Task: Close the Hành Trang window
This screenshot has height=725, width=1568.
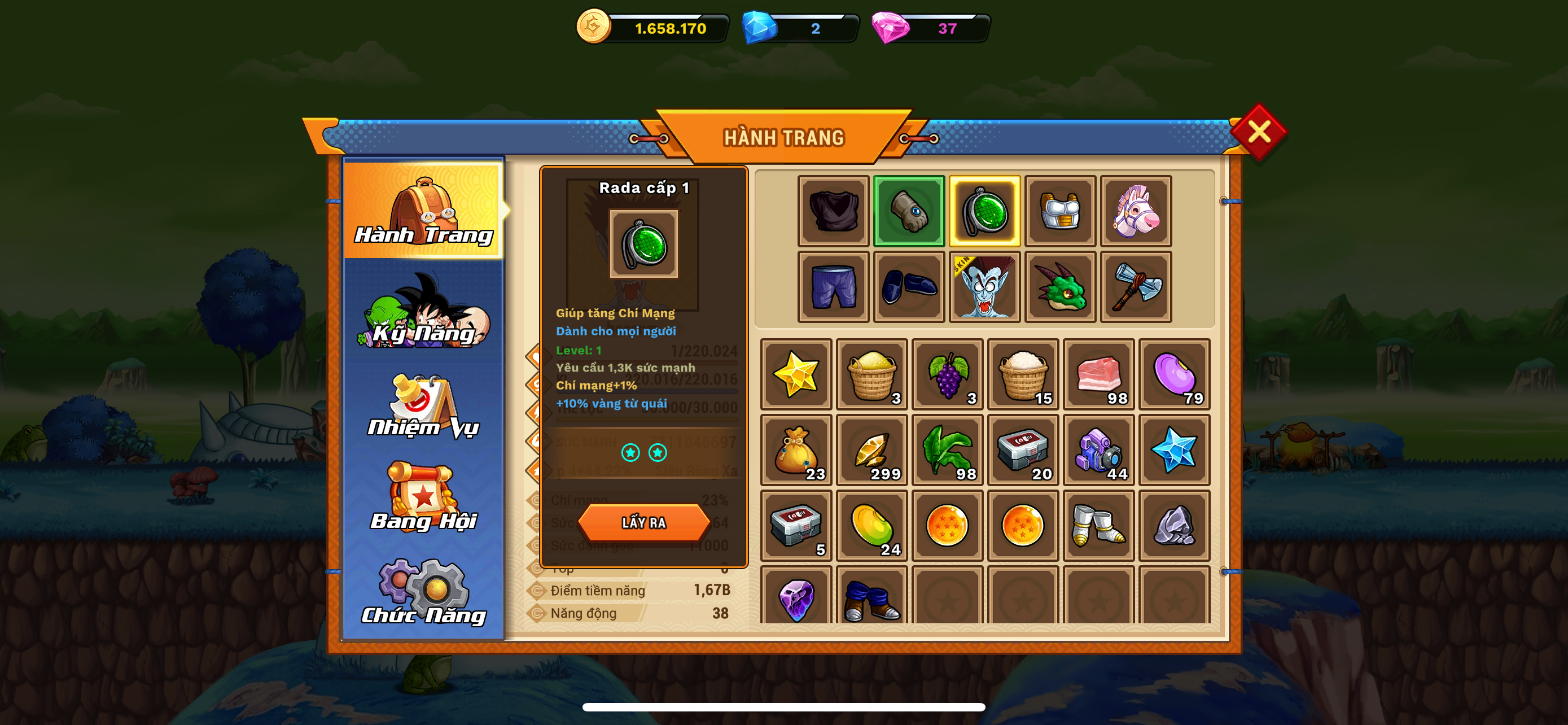Action: pos(1258,132)
